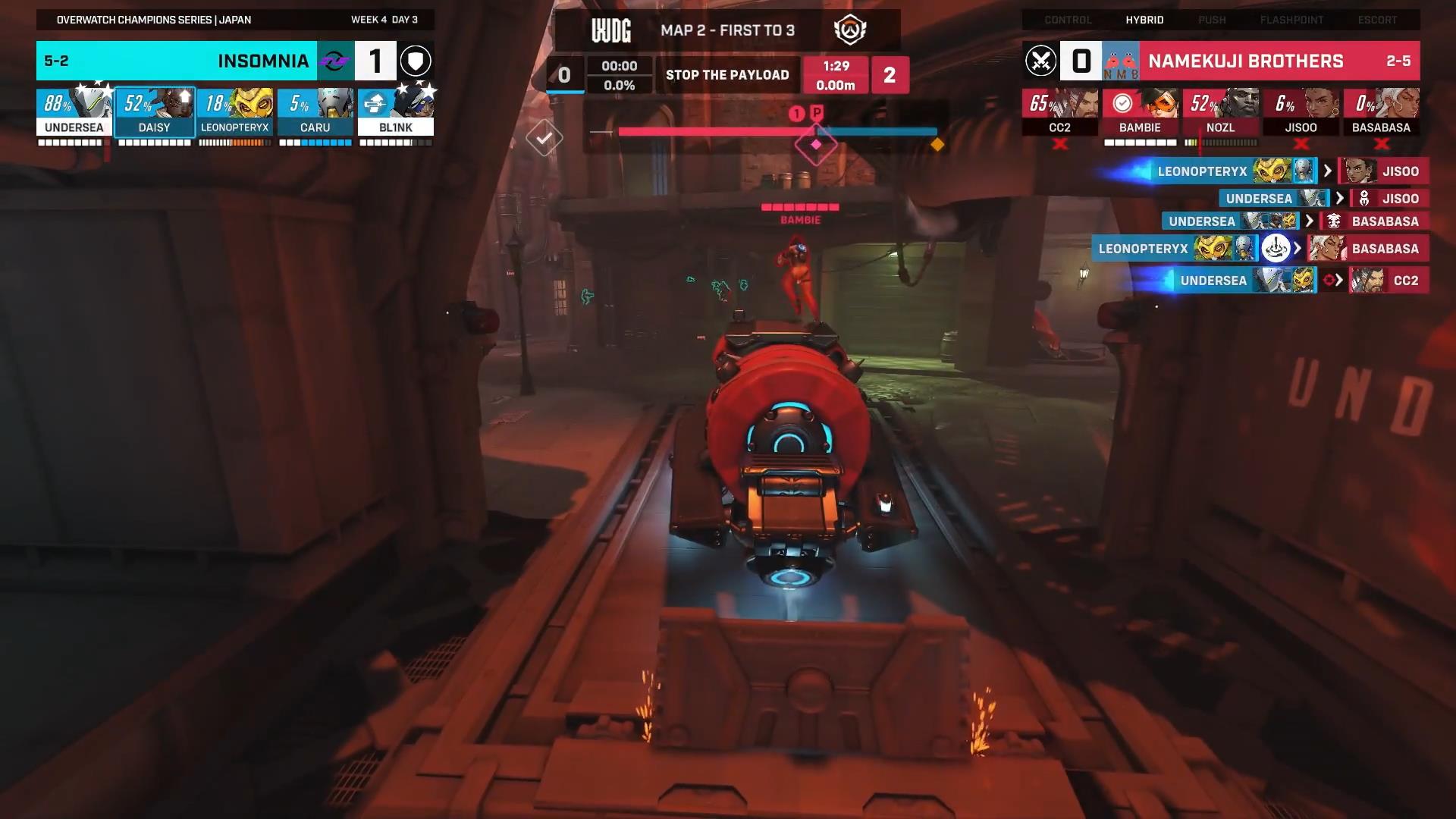Viewport: 1456px width, 819px height.
Task: Select BASABASA's player card
Action: click(1381, 112)
